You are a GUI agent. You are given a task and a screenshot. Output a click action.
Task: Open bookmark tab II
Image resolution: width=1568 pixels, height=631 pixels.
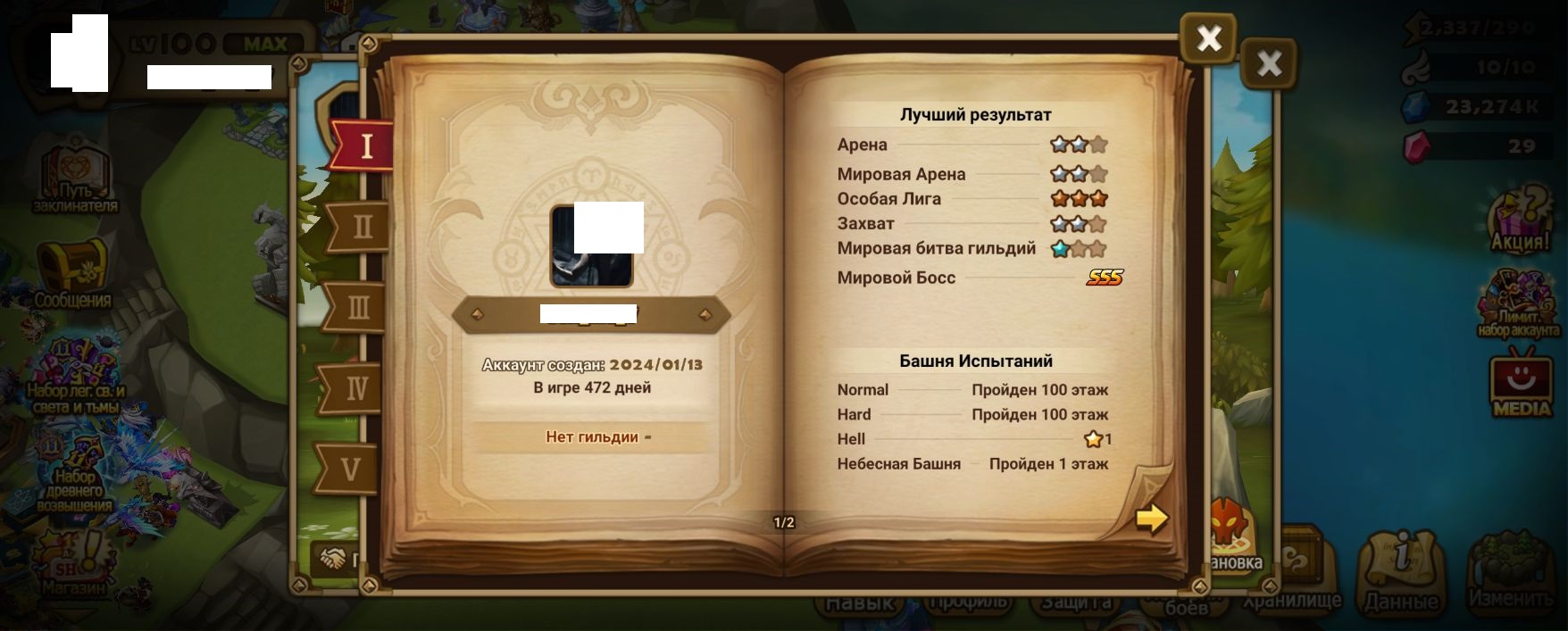362,227
